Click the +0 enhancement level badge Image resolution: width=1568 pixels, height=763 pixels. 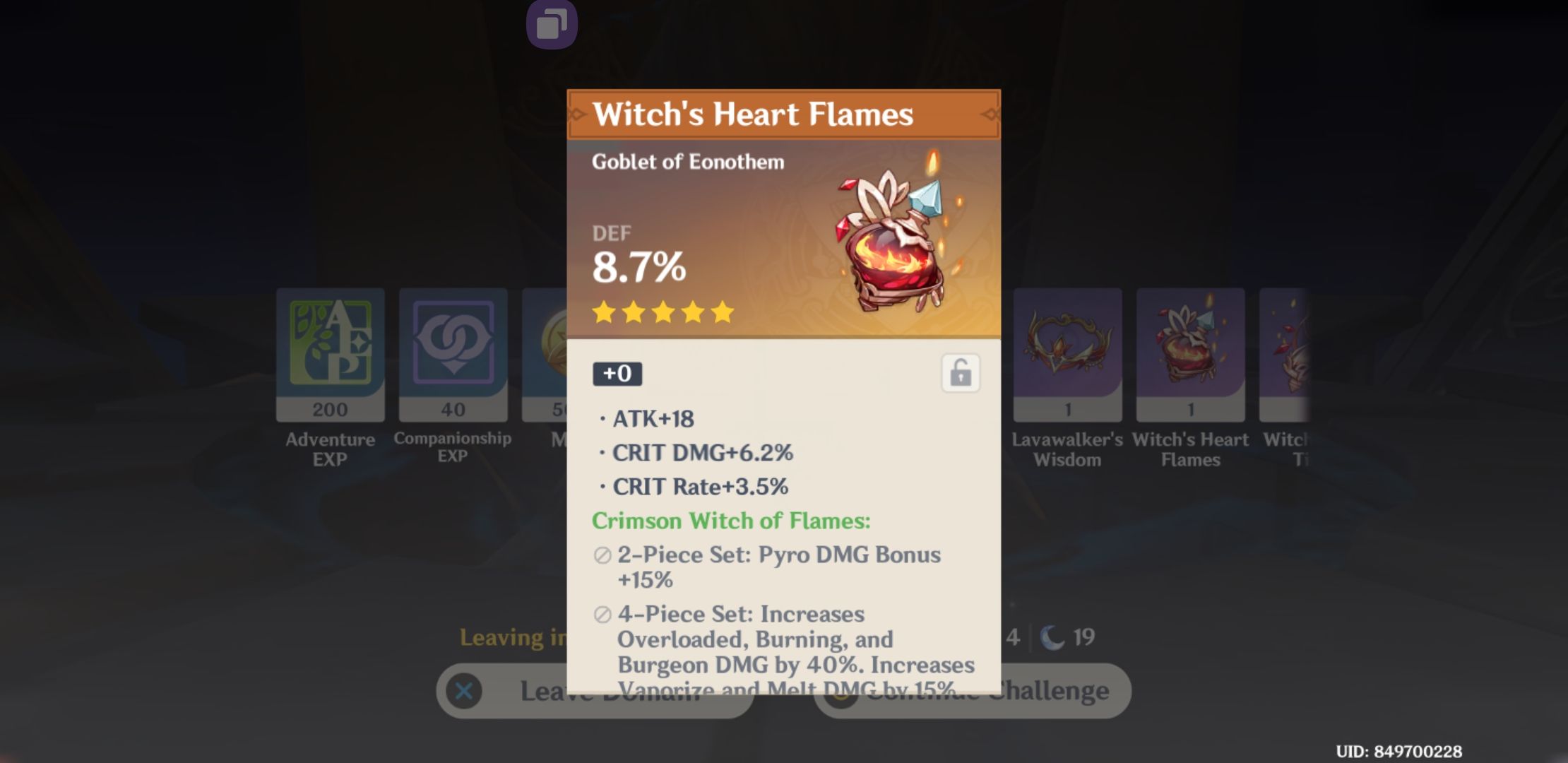click(x=617, y=374)
